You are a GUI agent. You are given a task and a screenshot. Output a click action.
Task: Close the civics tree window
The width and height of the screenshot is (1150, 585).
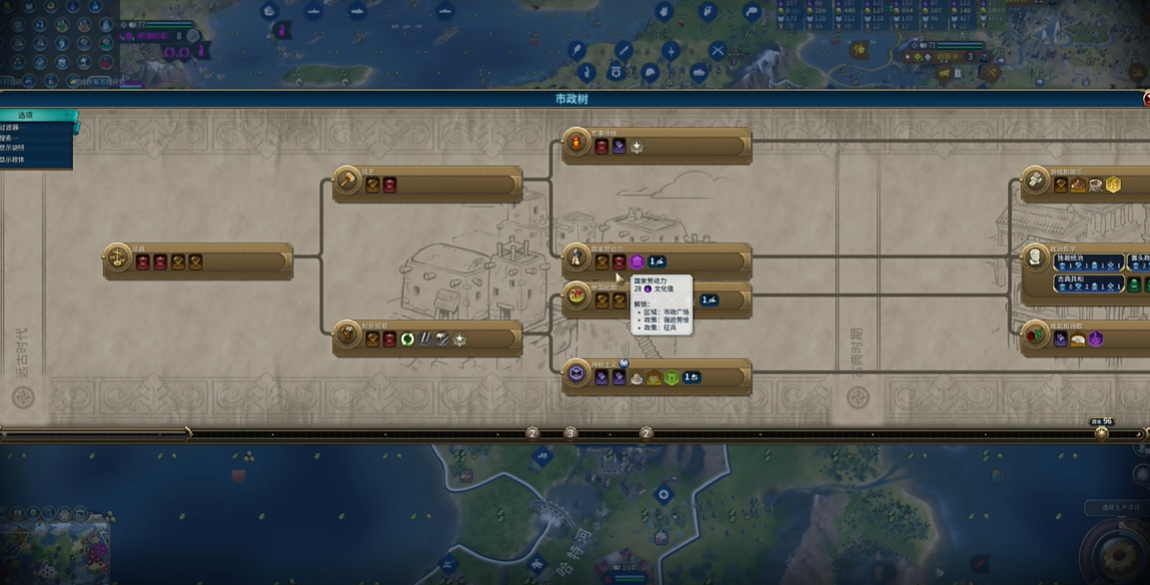(x=1145, y=99)
